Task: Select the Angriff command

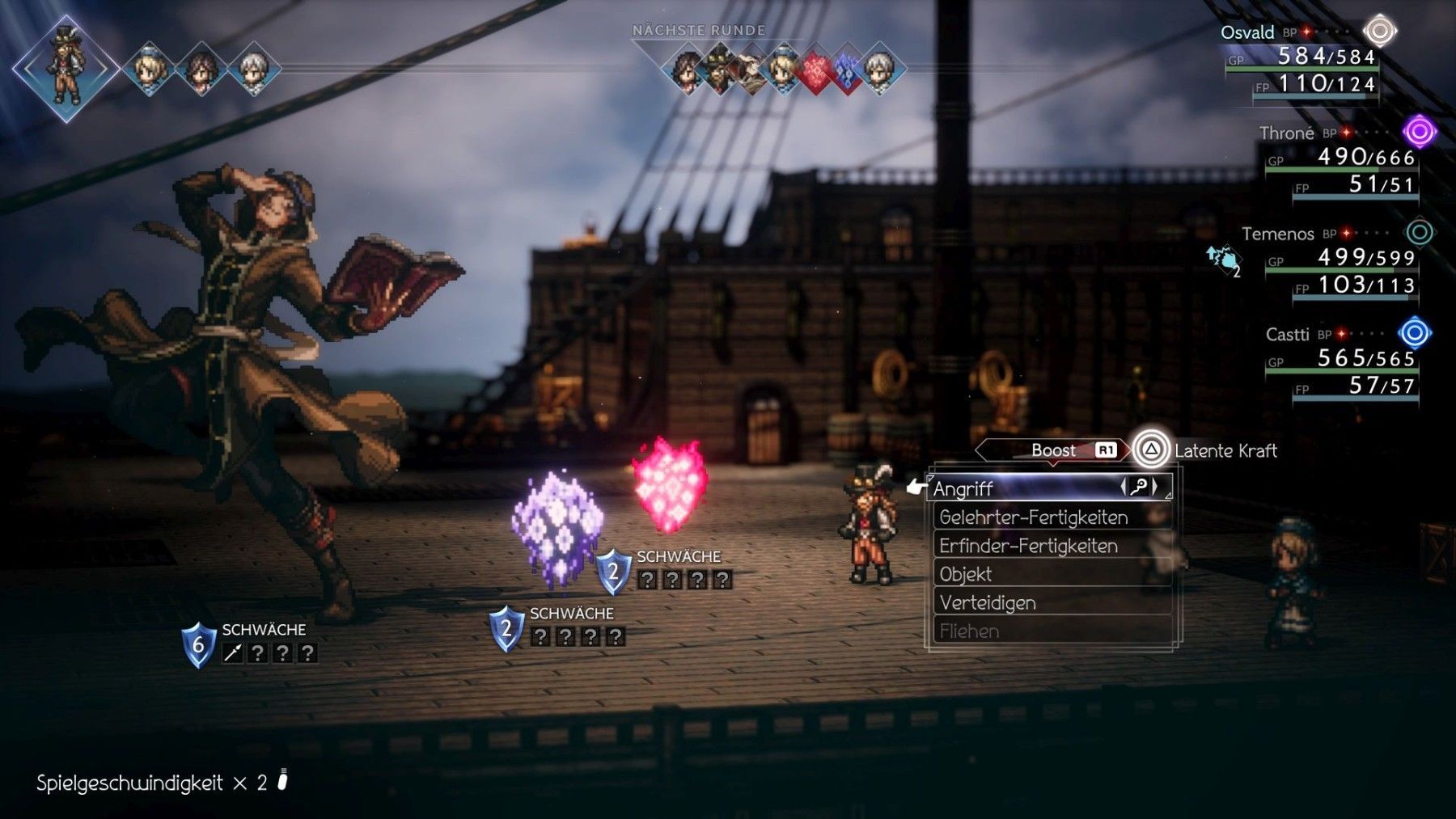Action: 1048,488
